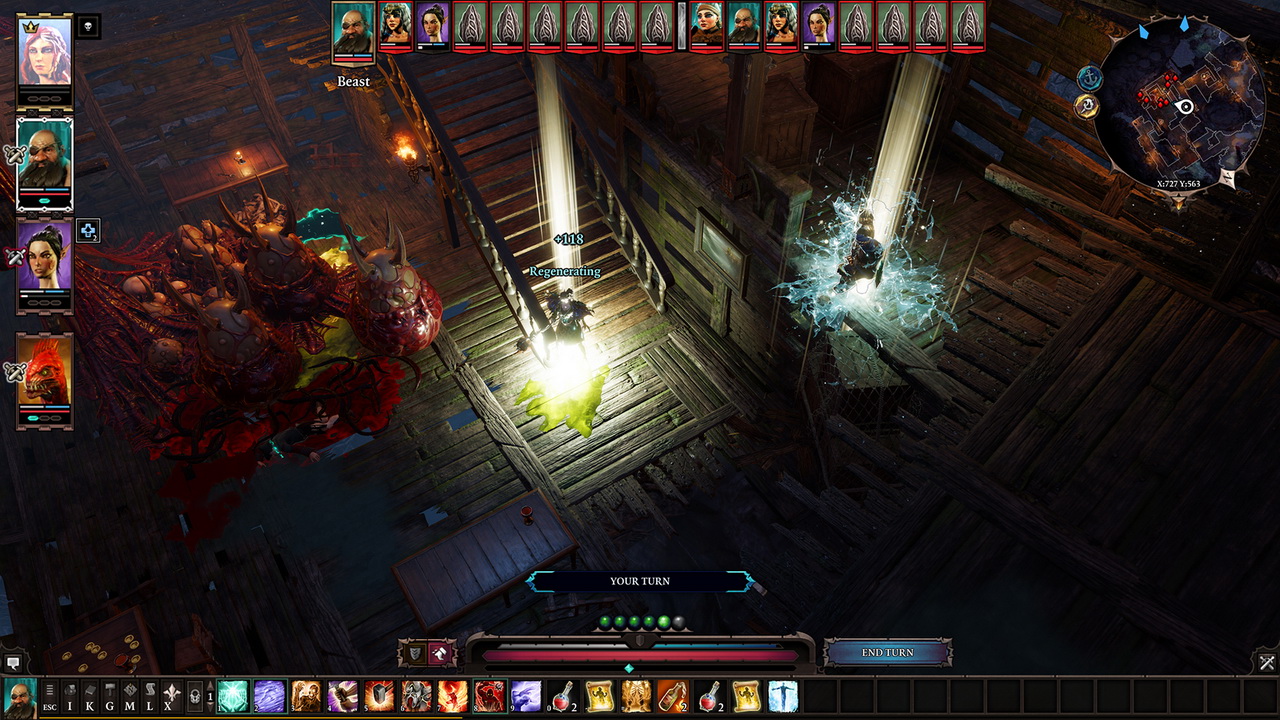The width and height of the screenshot is (1280, 720).
Task: Open the map with the M button
Action: [x=130, y=696]
